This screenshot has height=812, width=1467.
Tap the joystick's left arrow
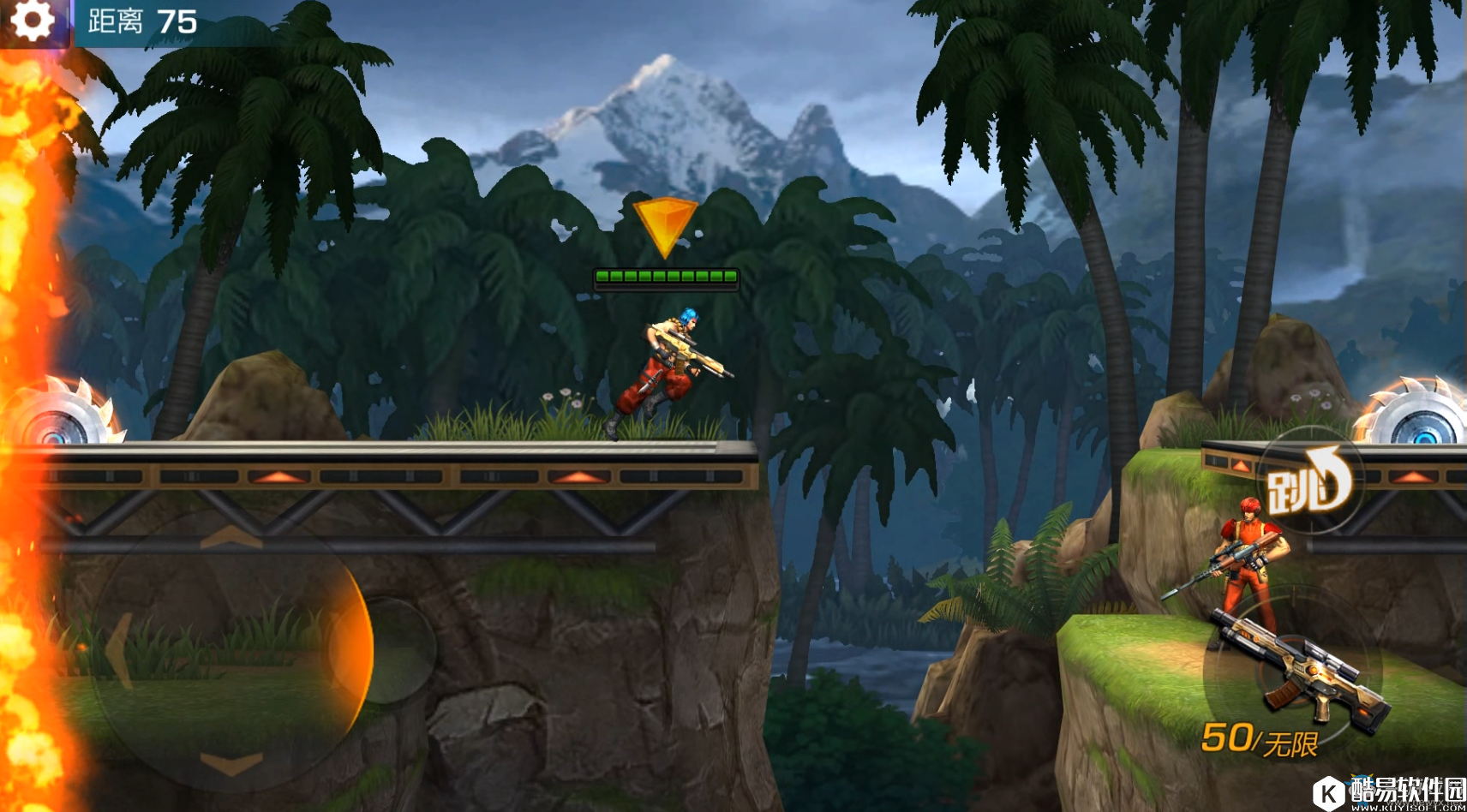coord(119,649)
